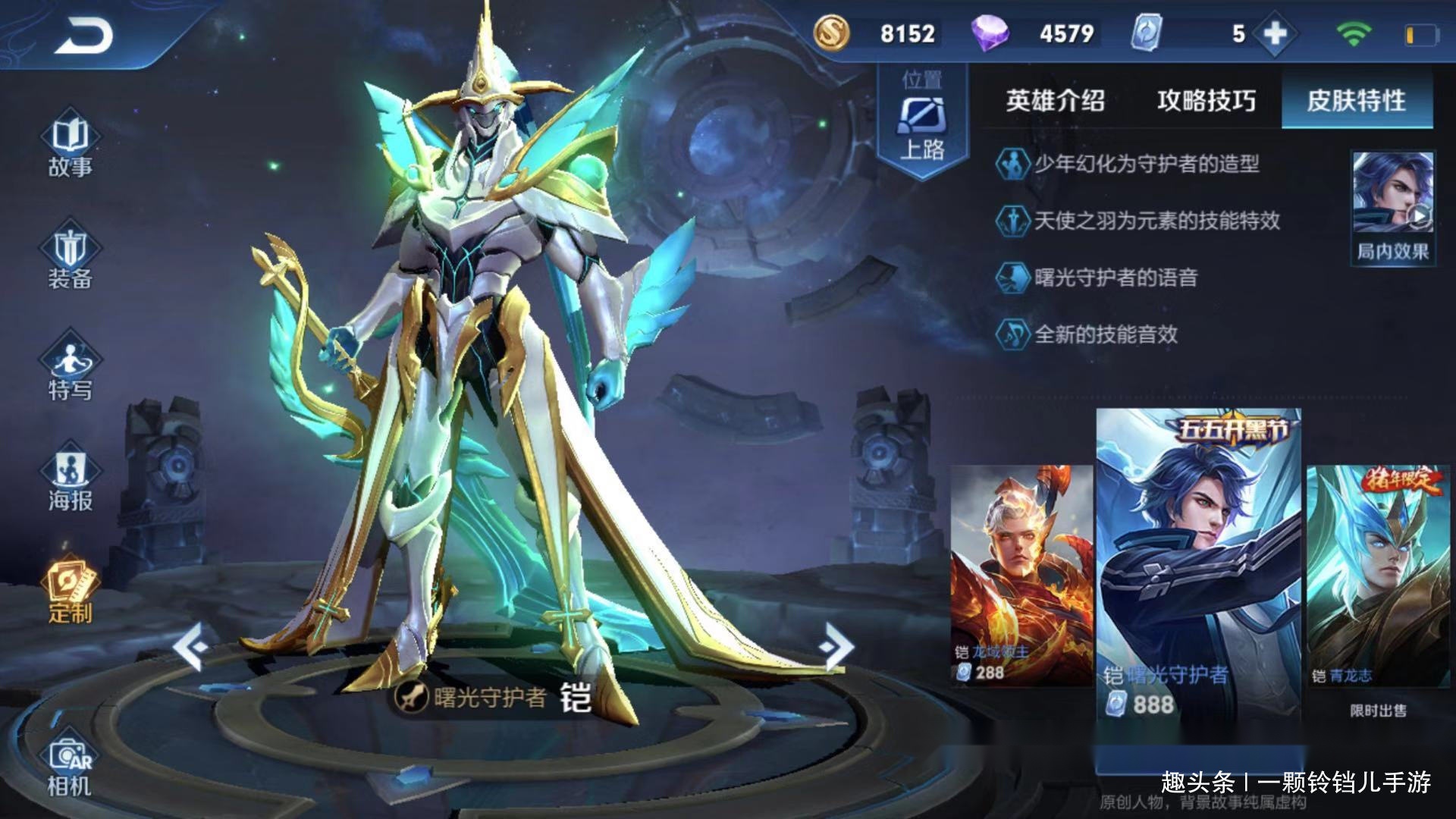
Task: Select the 皮肤特性 tab
Action: (x=1356, y=101)
